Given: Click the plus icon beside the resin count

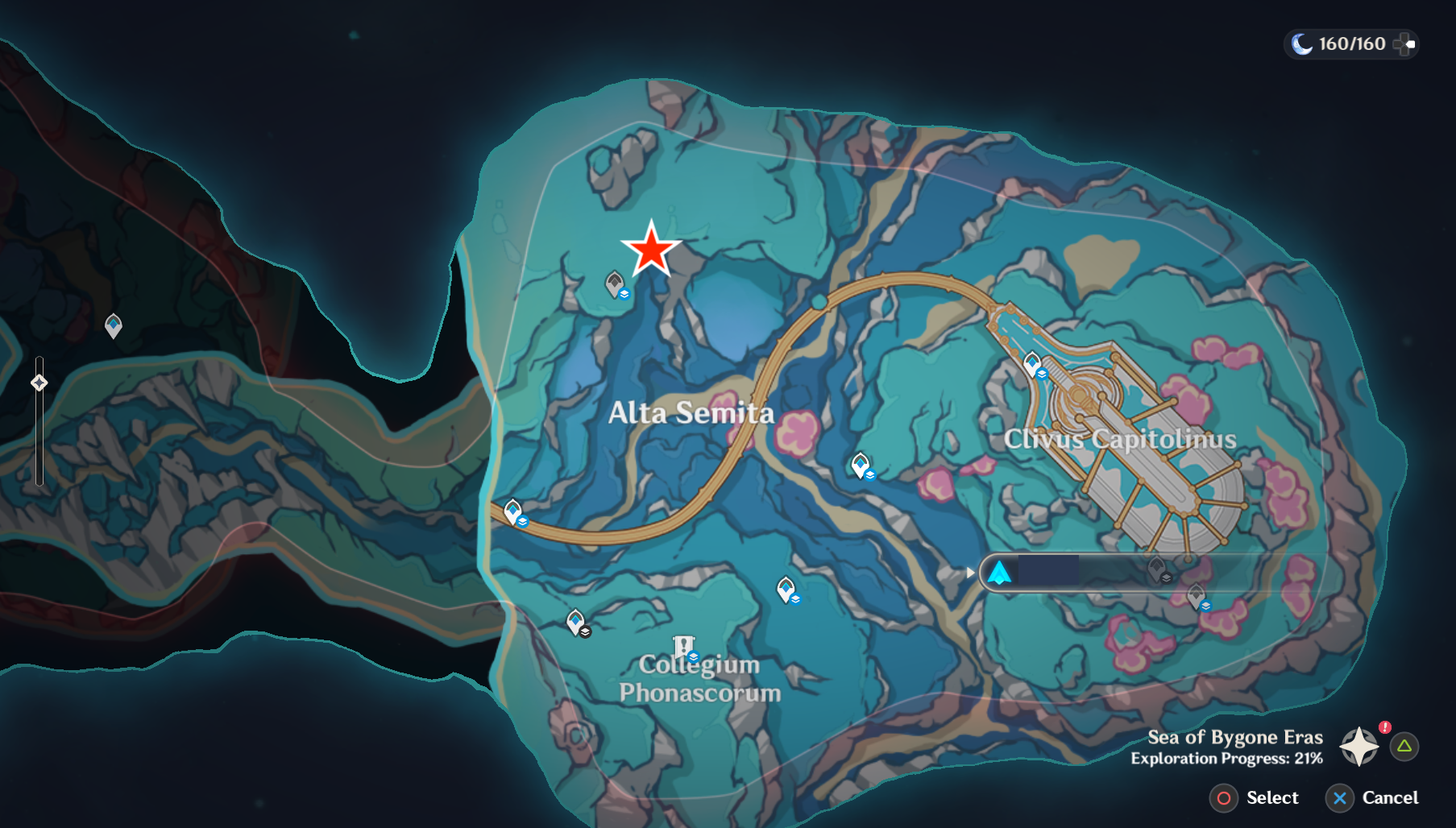Looking at the screenshot, I should (x=1403, y=44).
